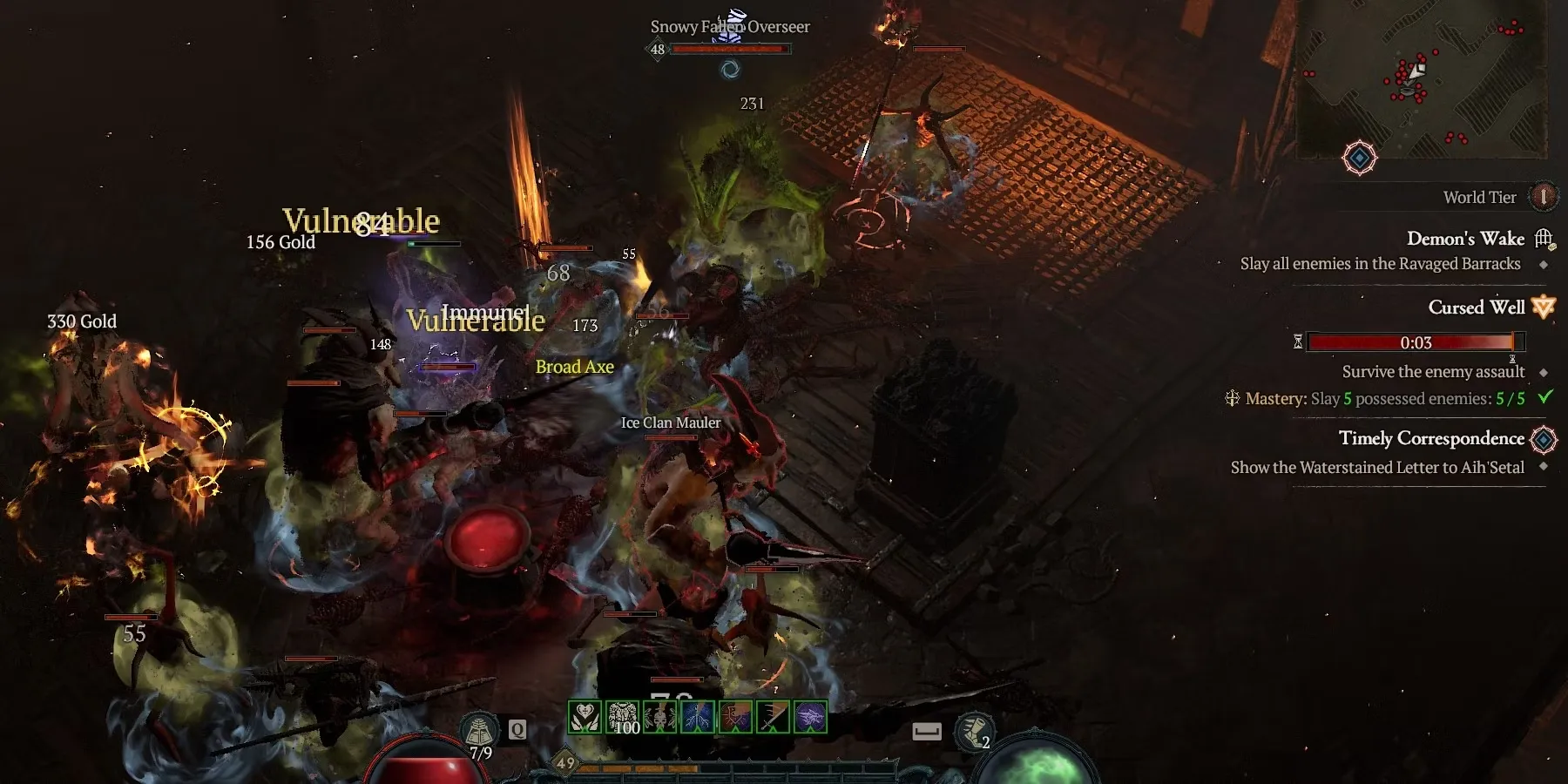This screenshot has height=784, width=1568.
Task: Click the Timely Correspondence quest diamond icon
Action: 1543,439
